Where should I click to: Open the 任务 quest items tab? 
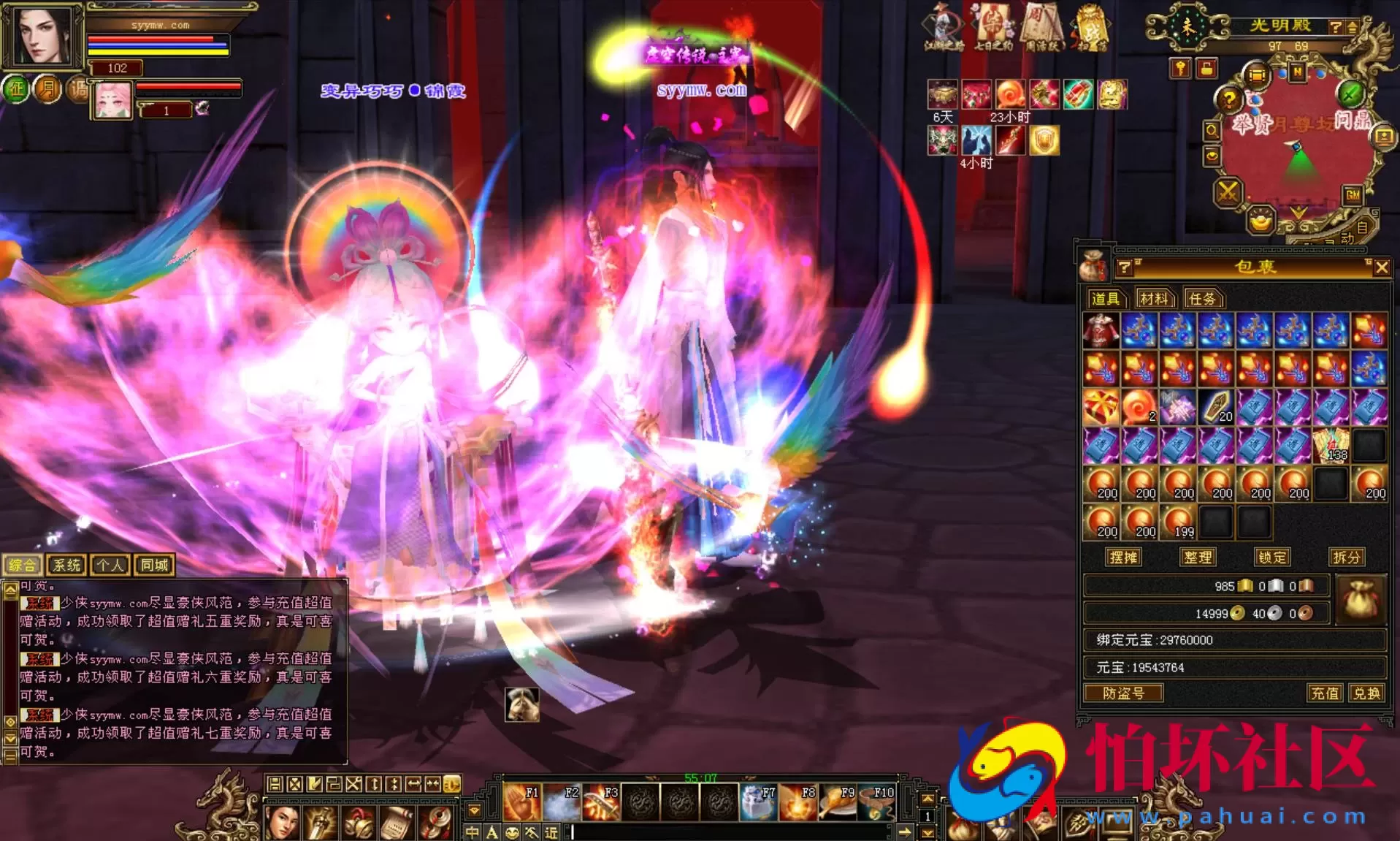pyautogui.click(x=1202, y=298)
